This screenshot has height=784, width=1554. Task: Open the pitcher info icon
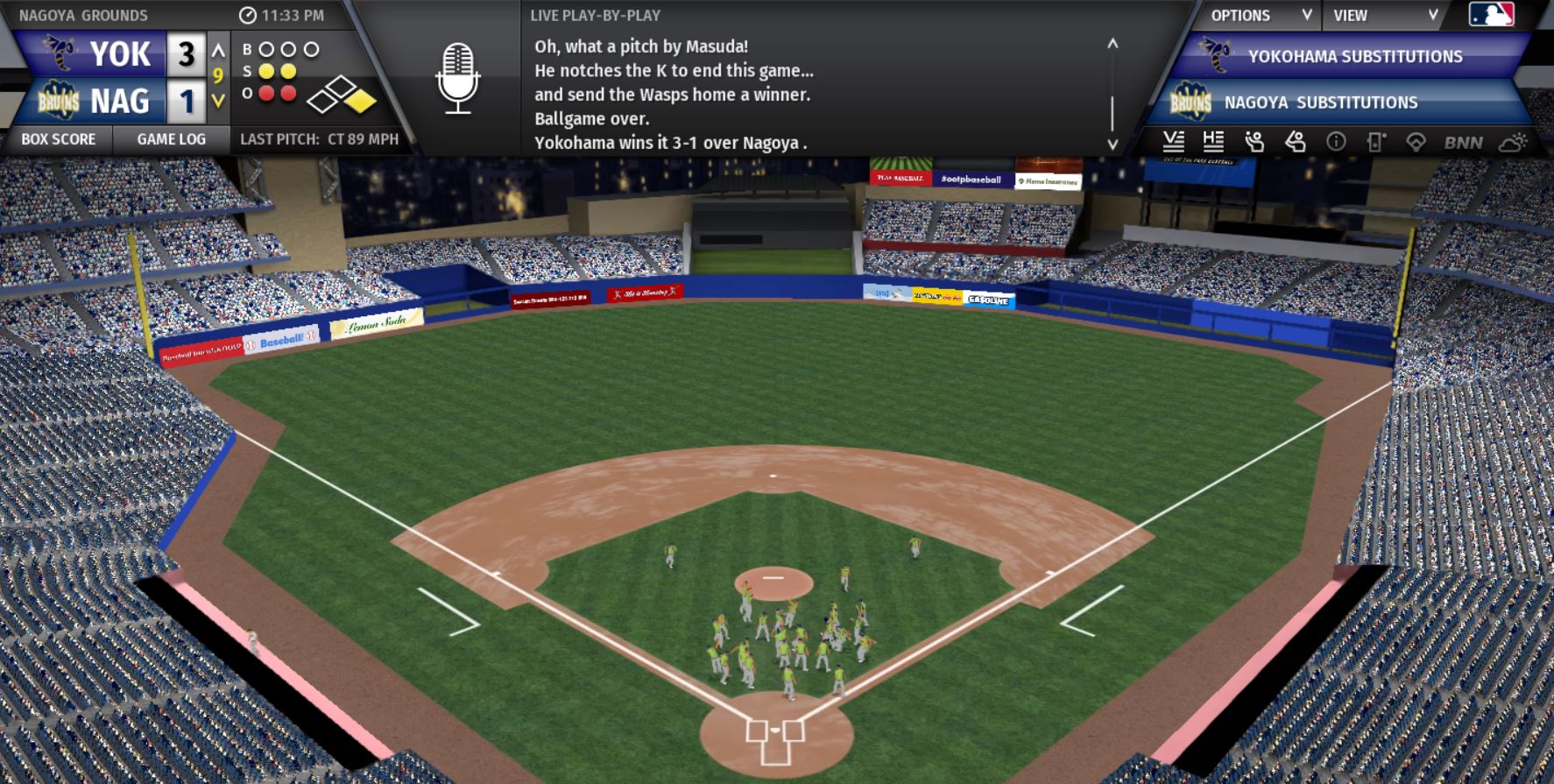1254,141
